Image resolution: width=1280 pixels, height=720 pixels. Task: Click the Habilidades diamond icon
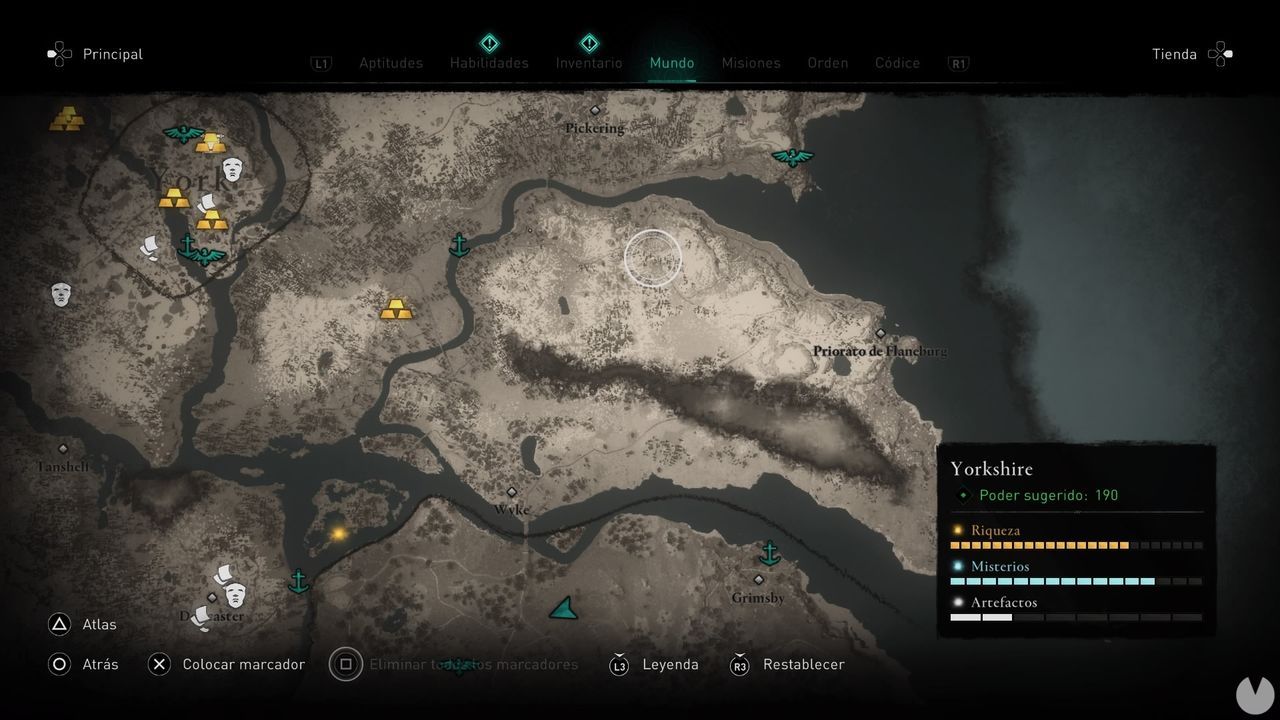pos(489,43)
